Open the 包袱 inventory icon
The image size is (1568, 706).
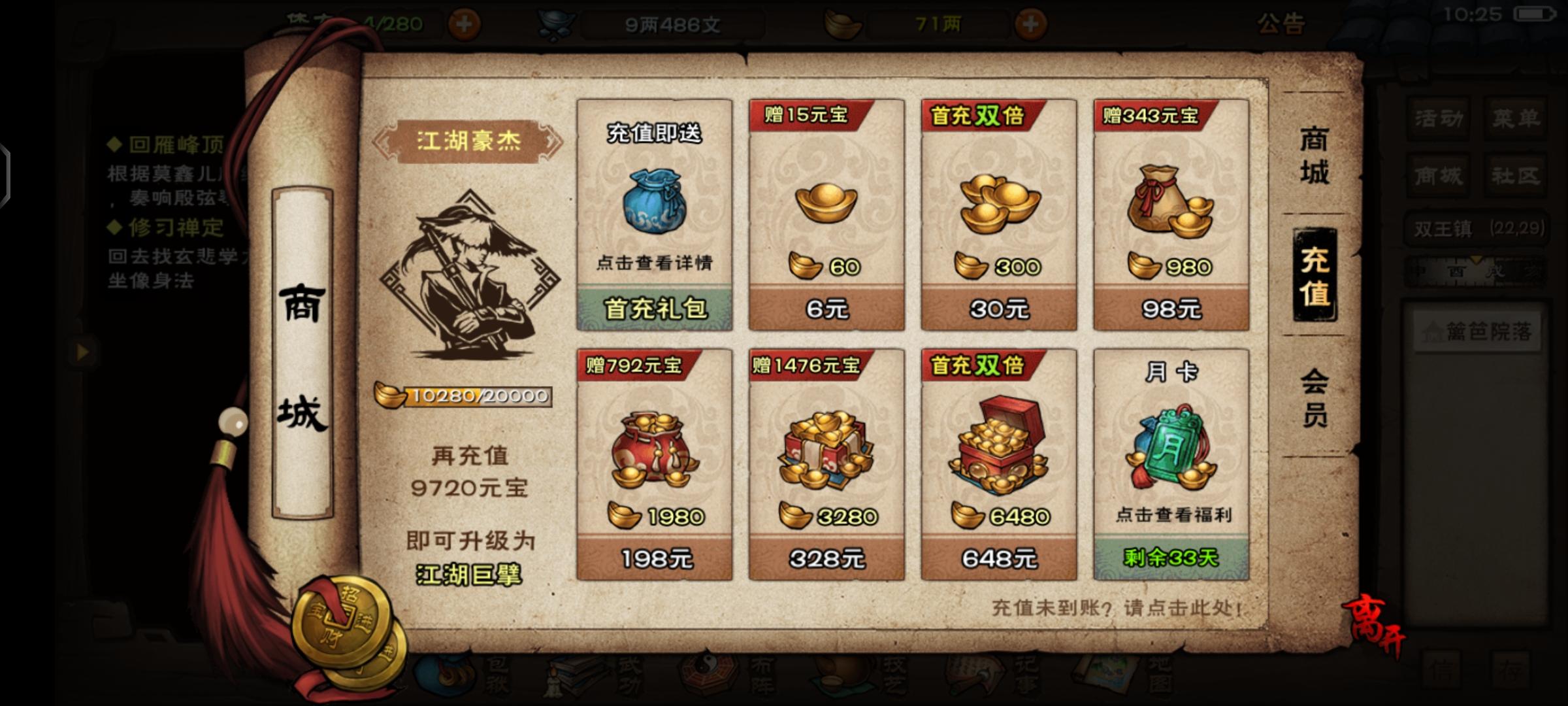point(446,677)
